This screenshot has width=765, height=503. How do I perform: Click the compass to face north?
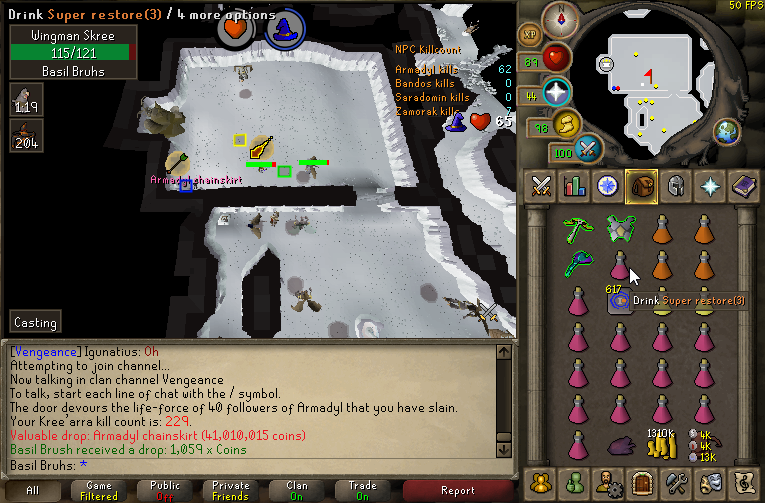click(560, 18)
